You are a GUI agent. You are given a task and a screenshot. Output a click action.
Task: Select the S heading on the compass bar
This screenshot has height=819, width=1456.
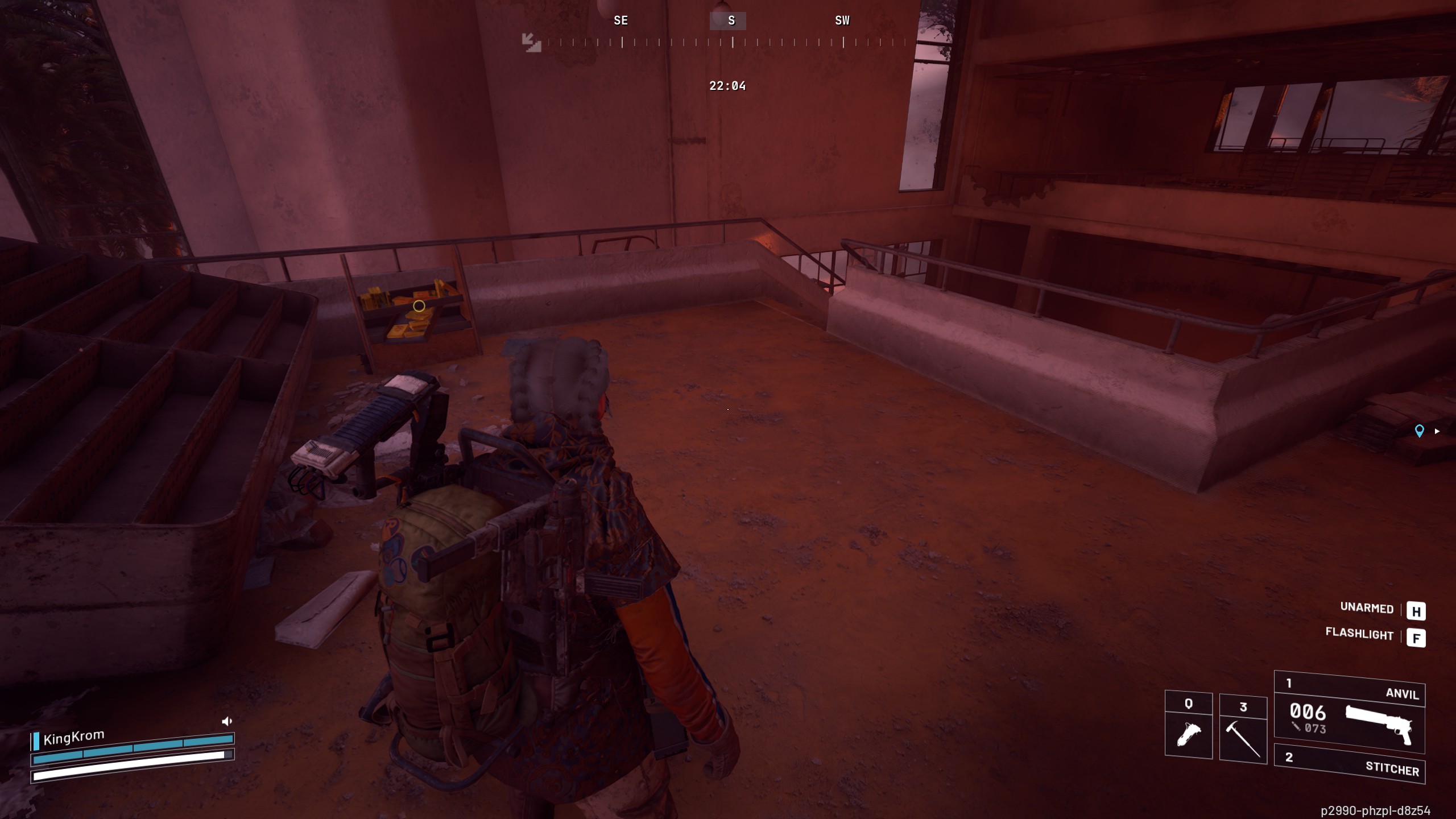point(730,20)
